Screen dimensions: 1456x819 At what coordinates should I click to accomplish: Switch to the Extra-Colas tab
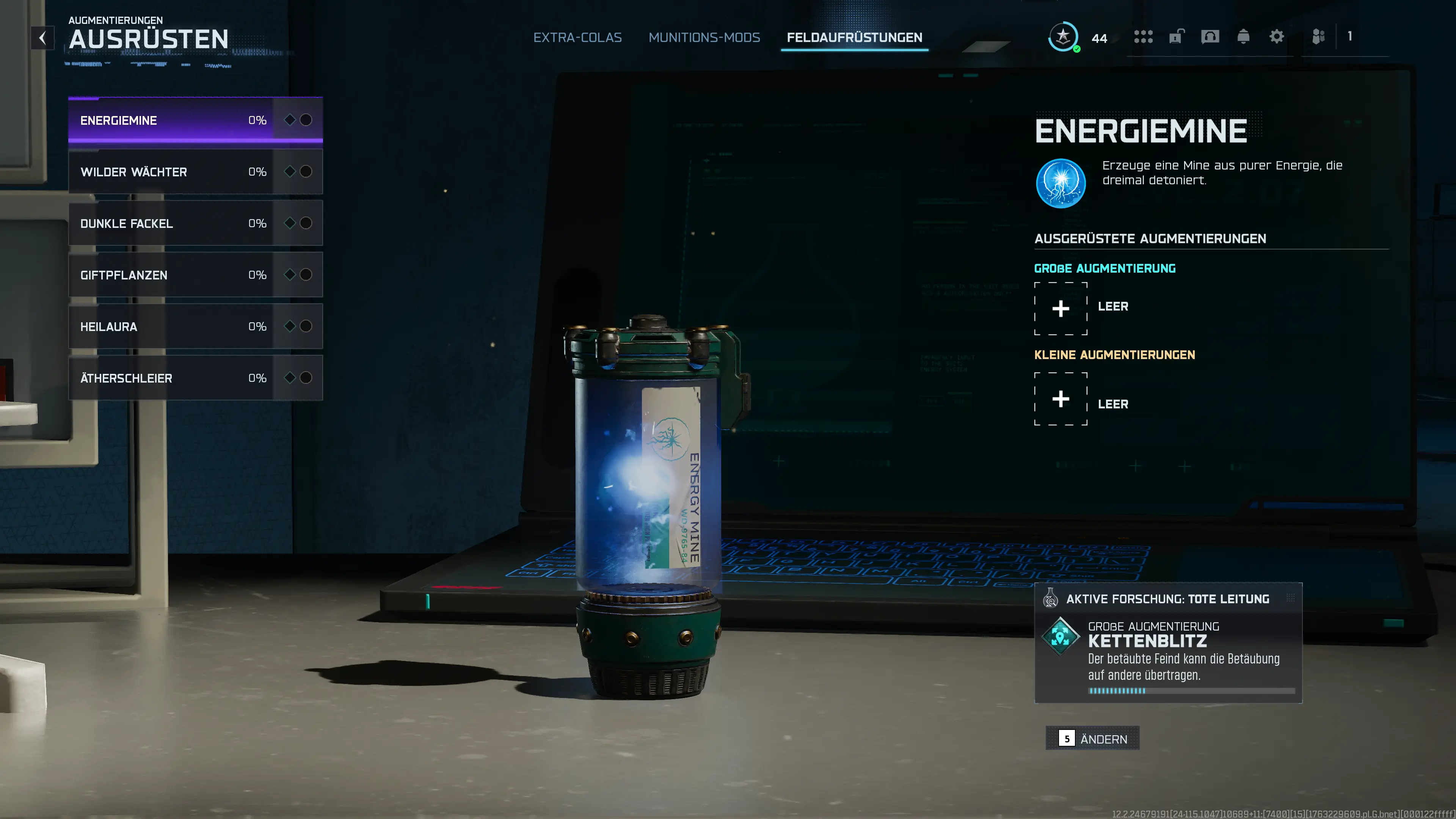tap(577, 38)
